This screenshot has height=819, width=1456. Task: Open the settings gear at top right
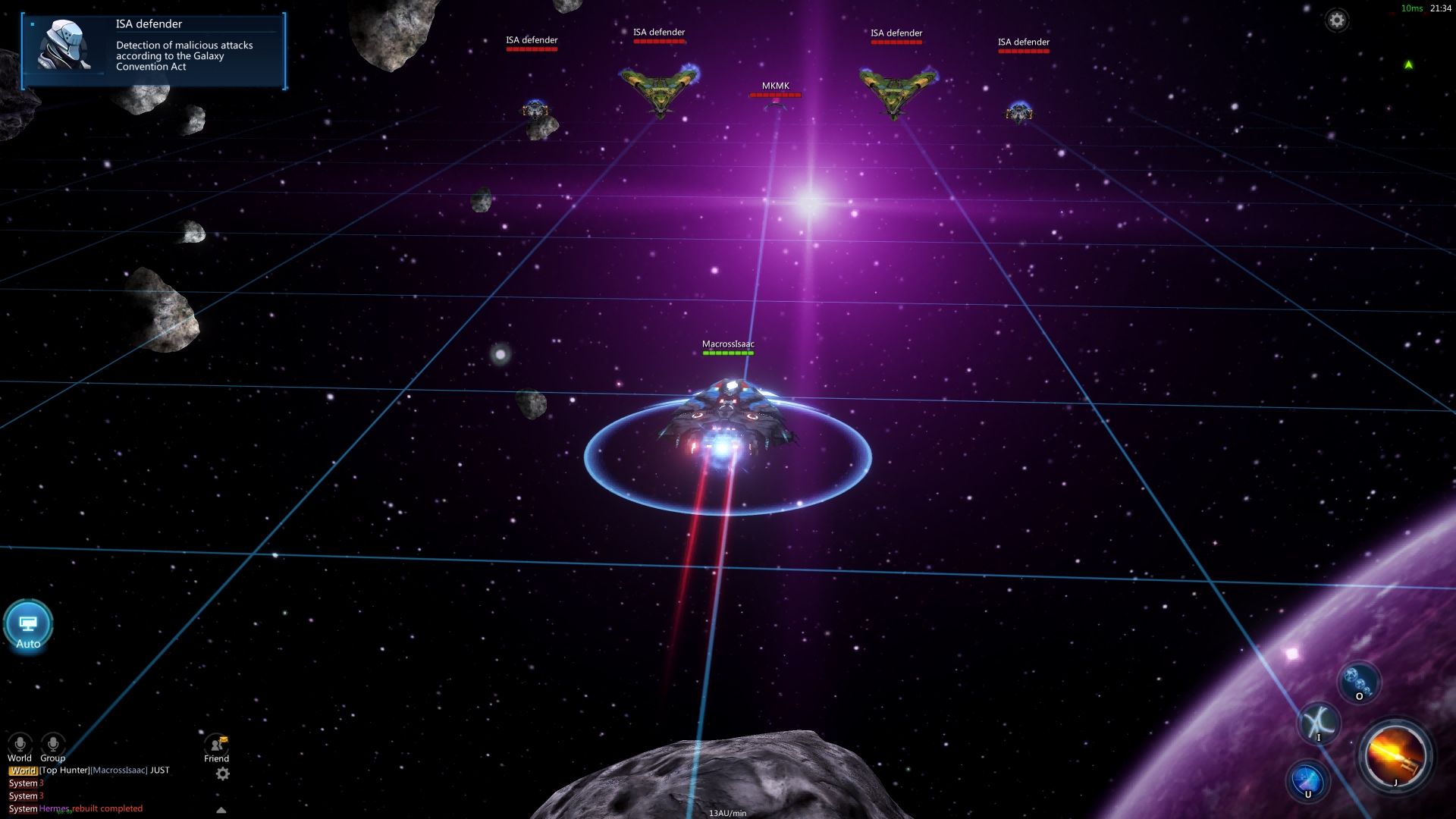click(x=1337, y=20)
